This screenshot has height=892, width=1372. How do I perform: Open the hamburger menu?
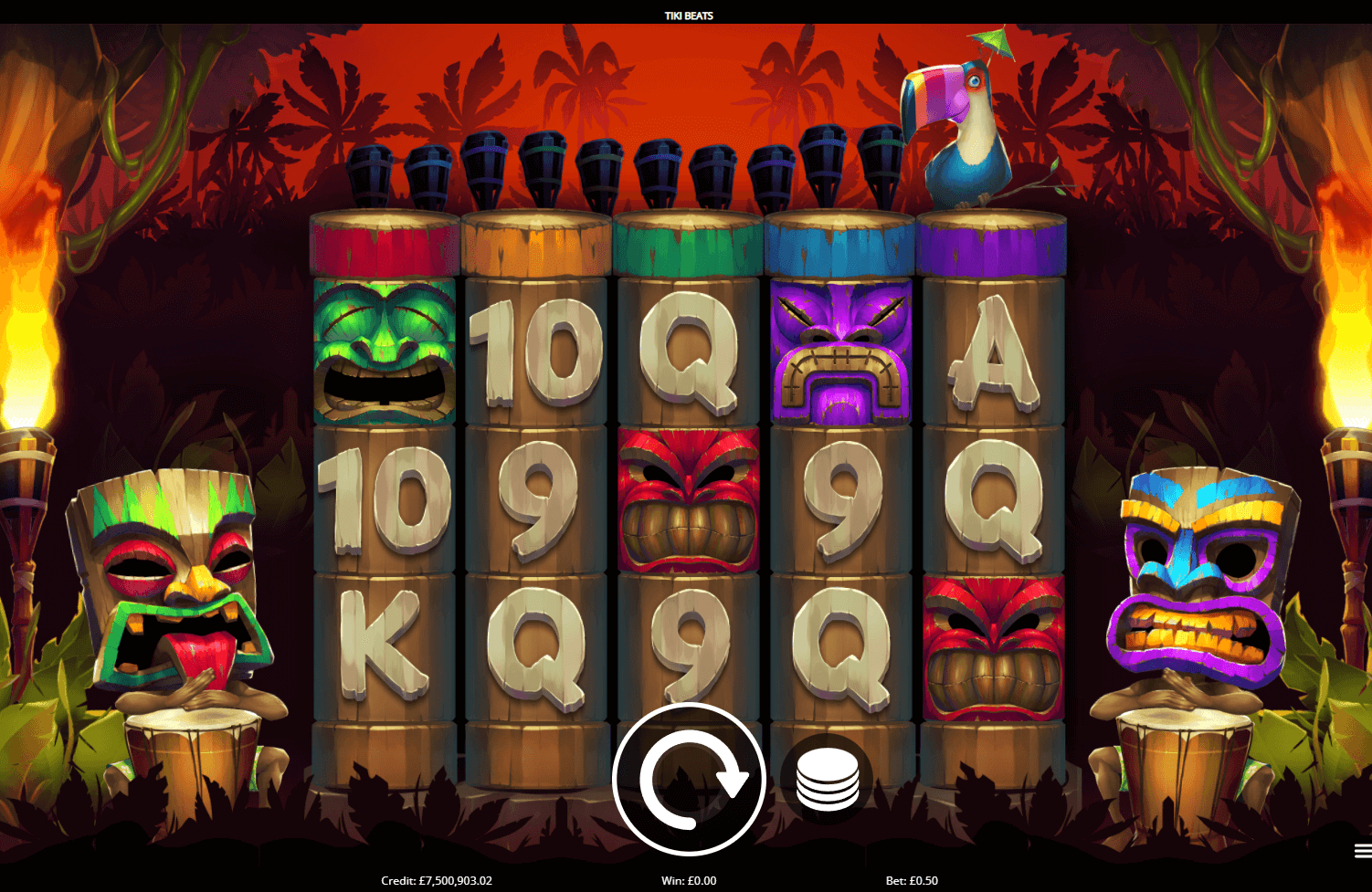click(1362, 851)
